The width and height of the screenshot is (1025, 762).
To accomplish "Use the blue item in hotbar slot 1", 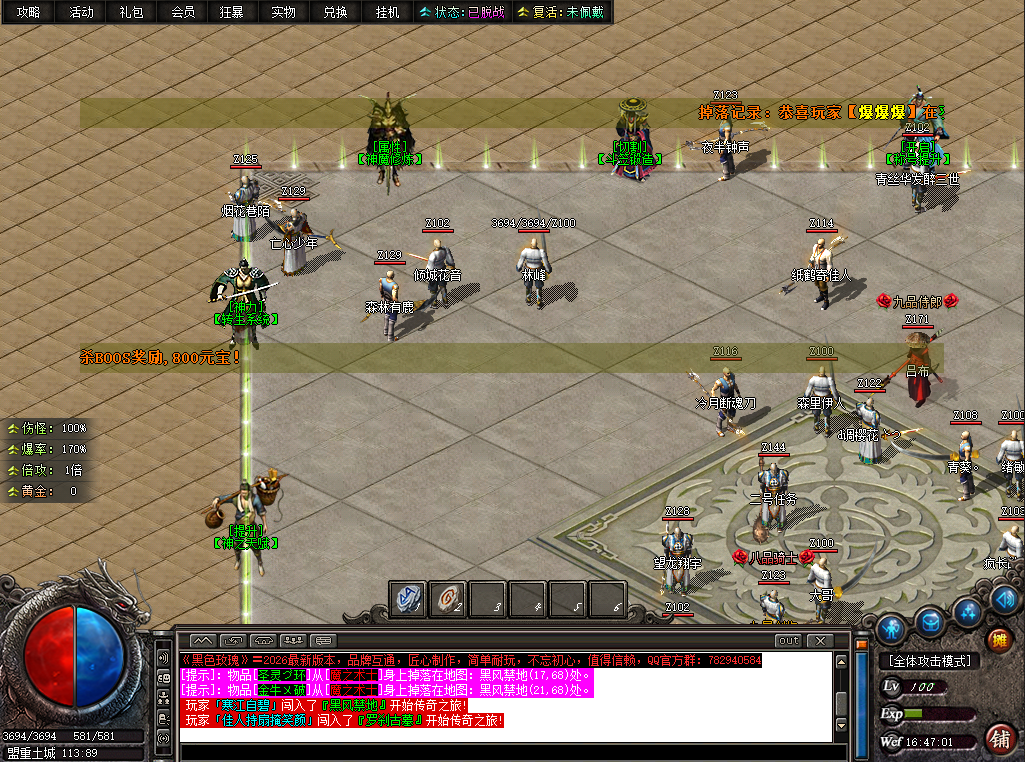I will click(x=407, y=599).
